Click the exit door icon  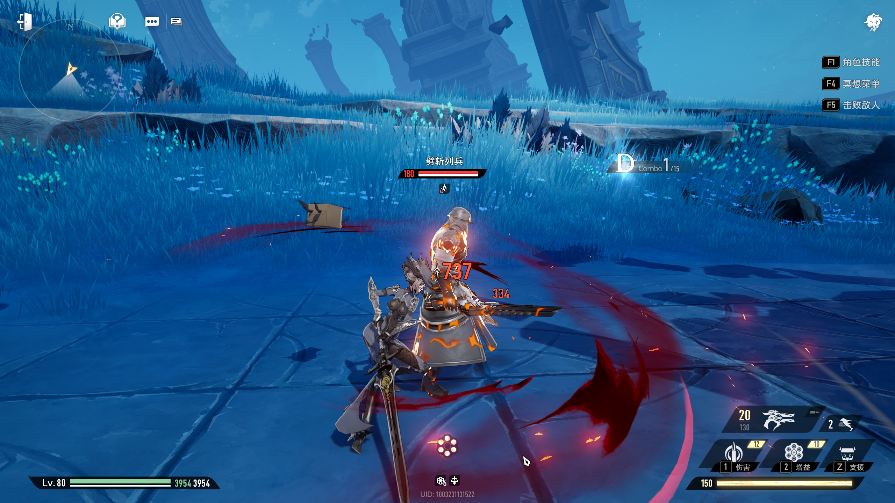[x=25, y=21]
